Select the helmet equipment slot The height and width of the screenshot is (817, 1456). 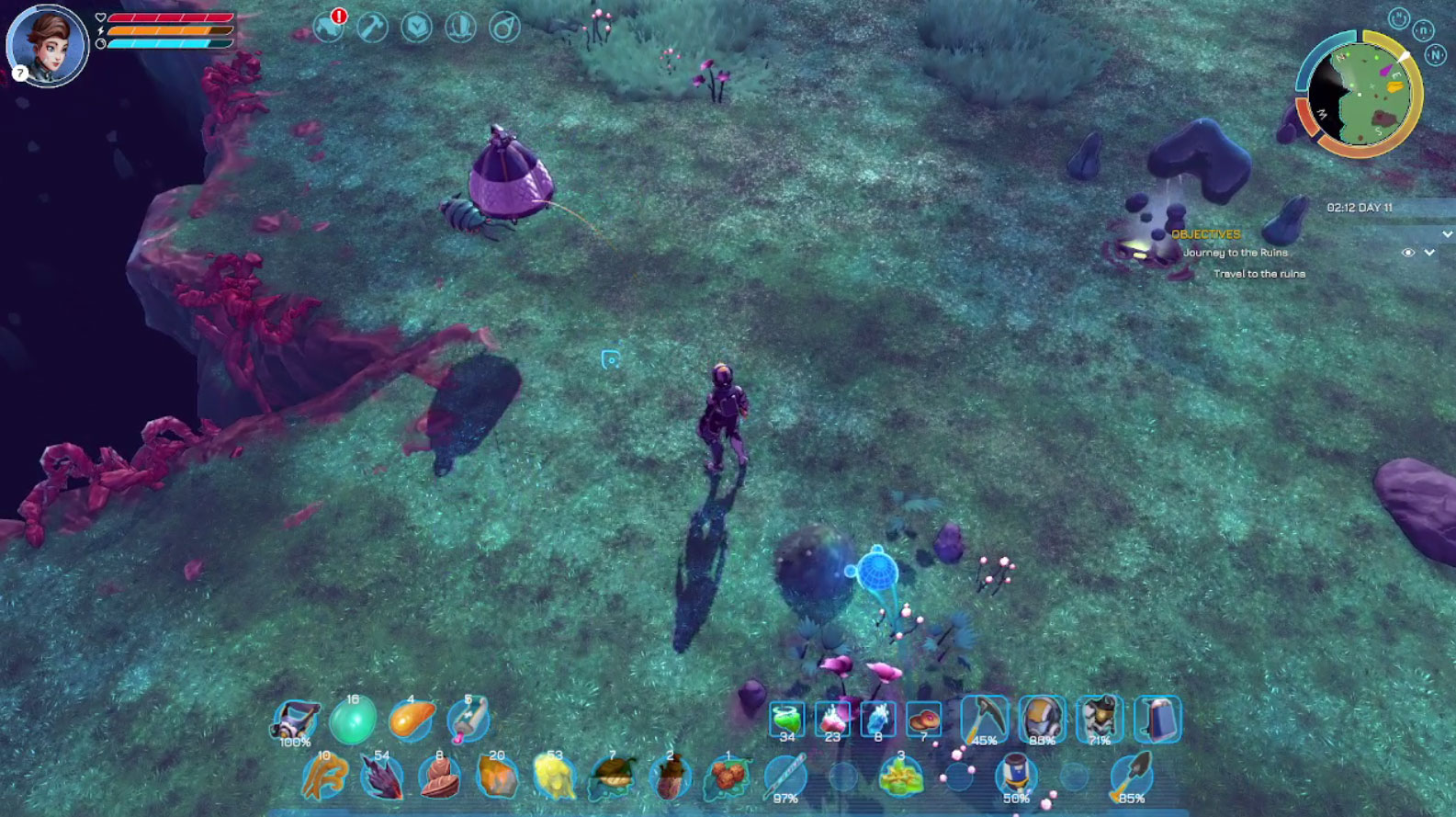(x=1041, y=719)
